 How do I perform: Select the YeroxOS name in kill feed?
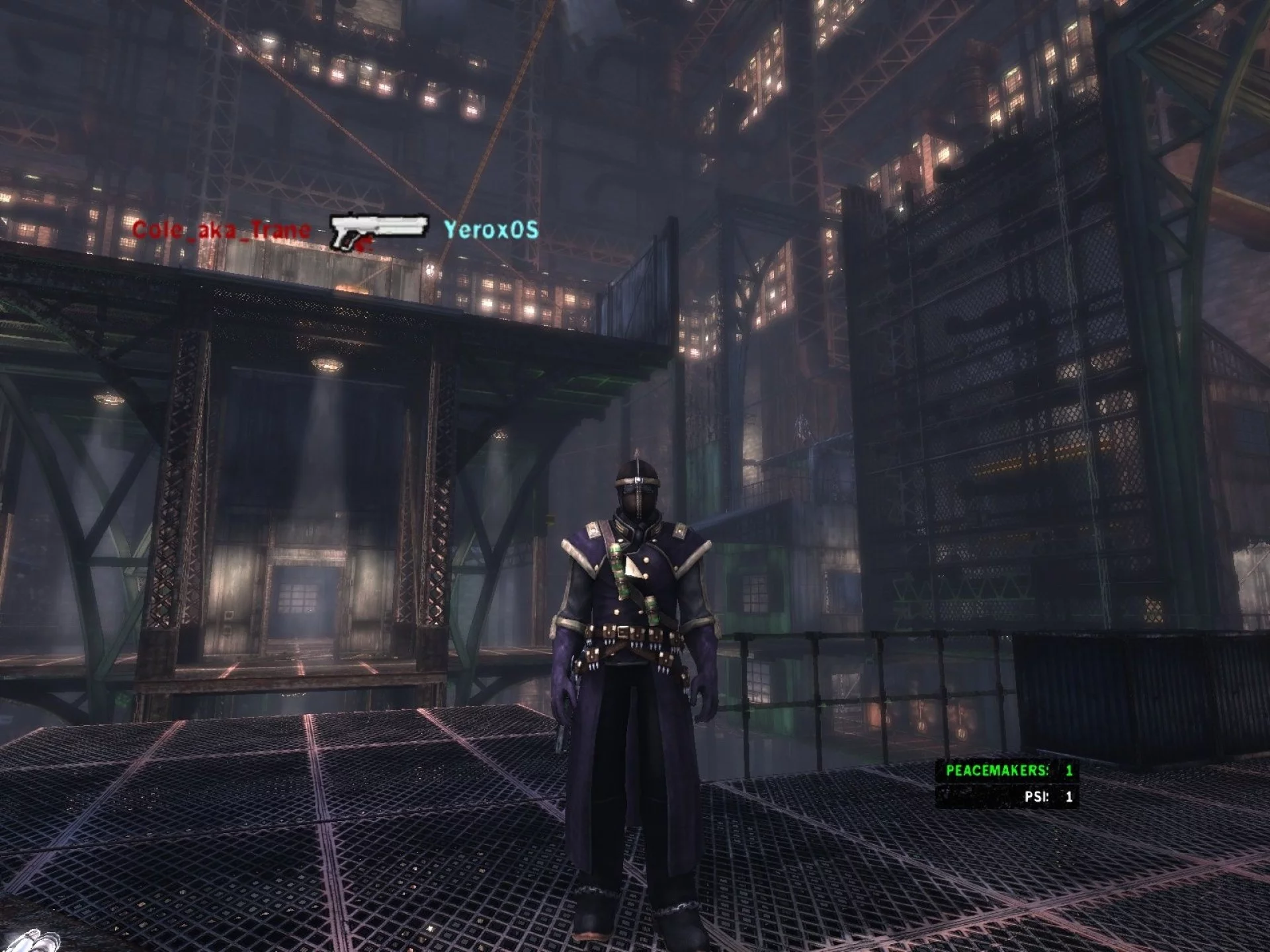point(491,230)
